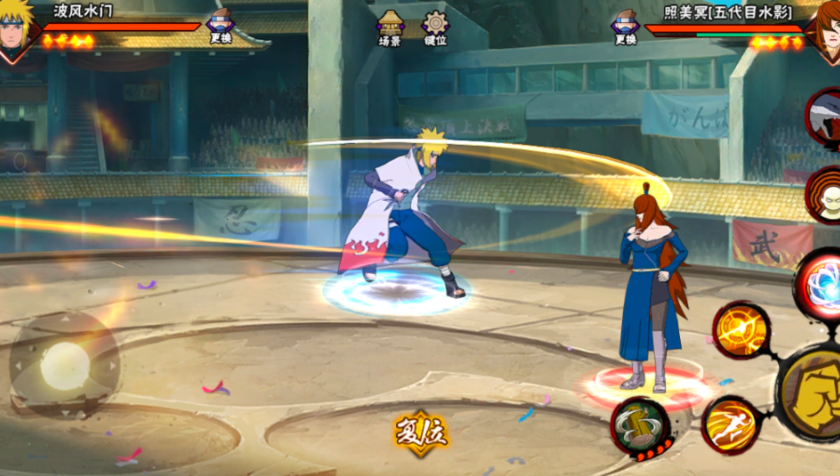The image size is (840, 476).
Task: Select the masked face summon icon
Action: (825, 195)
